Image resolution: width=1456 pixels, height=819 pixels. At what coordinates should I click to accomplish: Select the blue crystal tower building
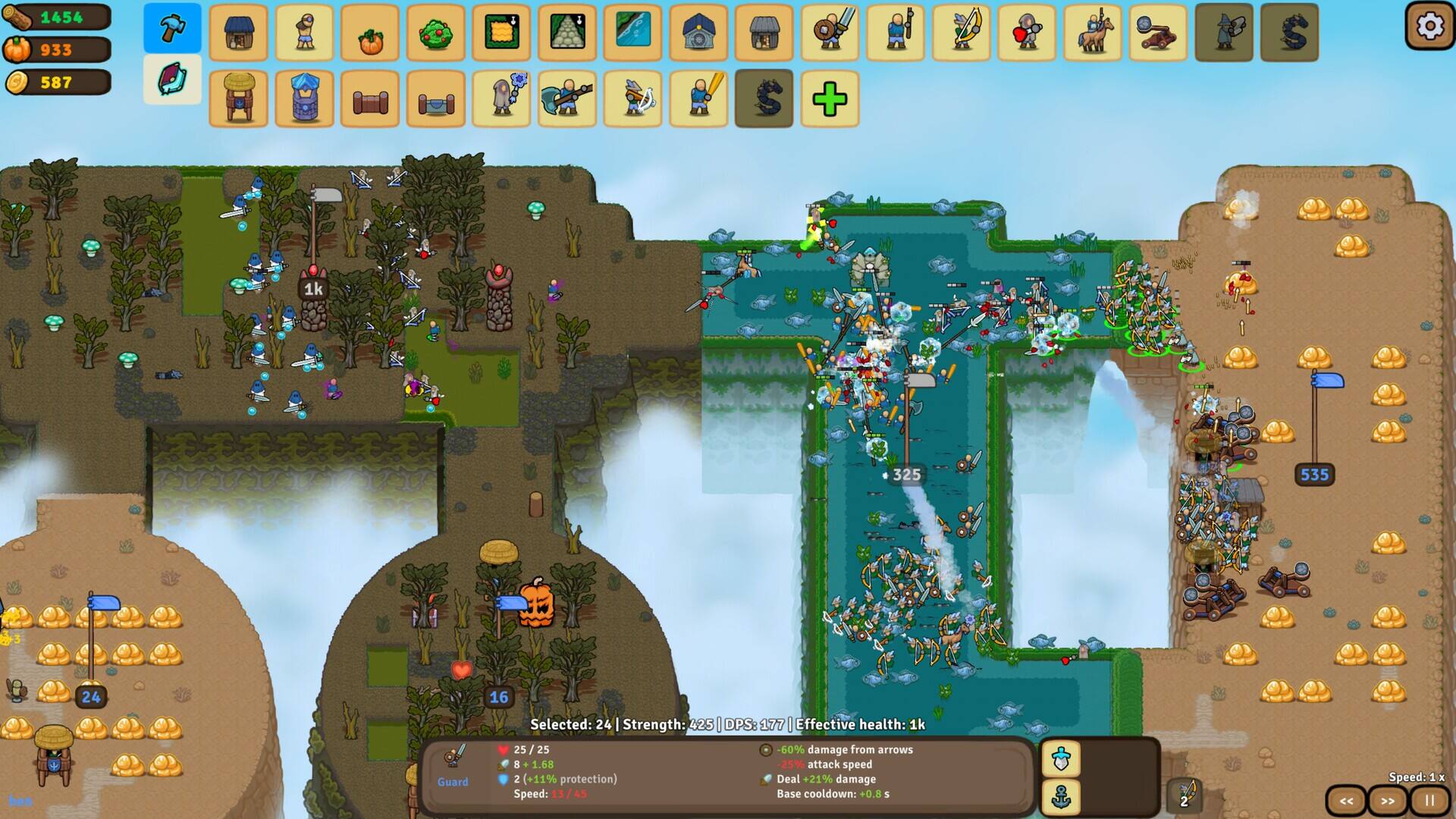point(304,99)
